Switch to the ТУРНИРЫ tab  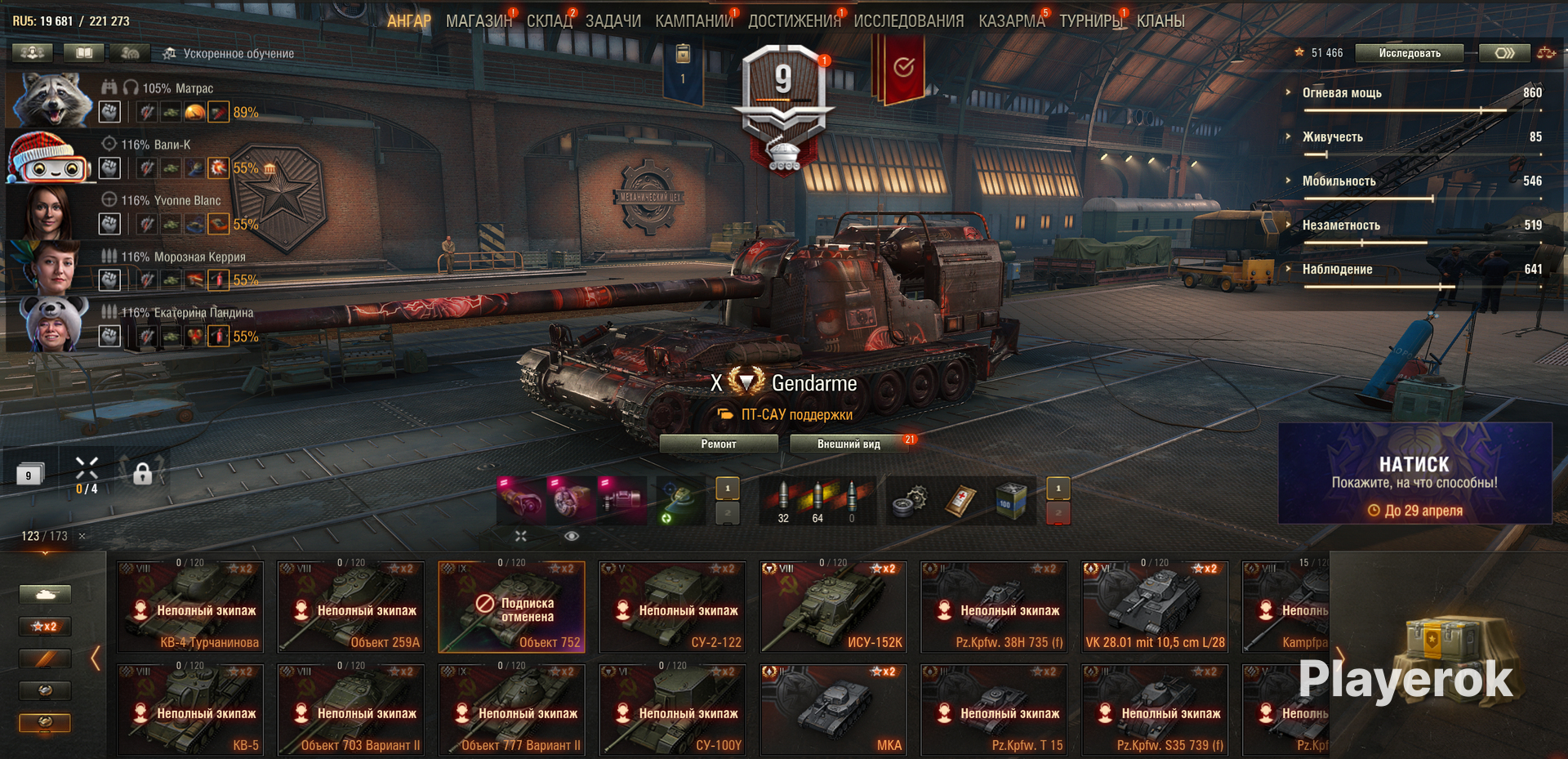point(1090,21)
